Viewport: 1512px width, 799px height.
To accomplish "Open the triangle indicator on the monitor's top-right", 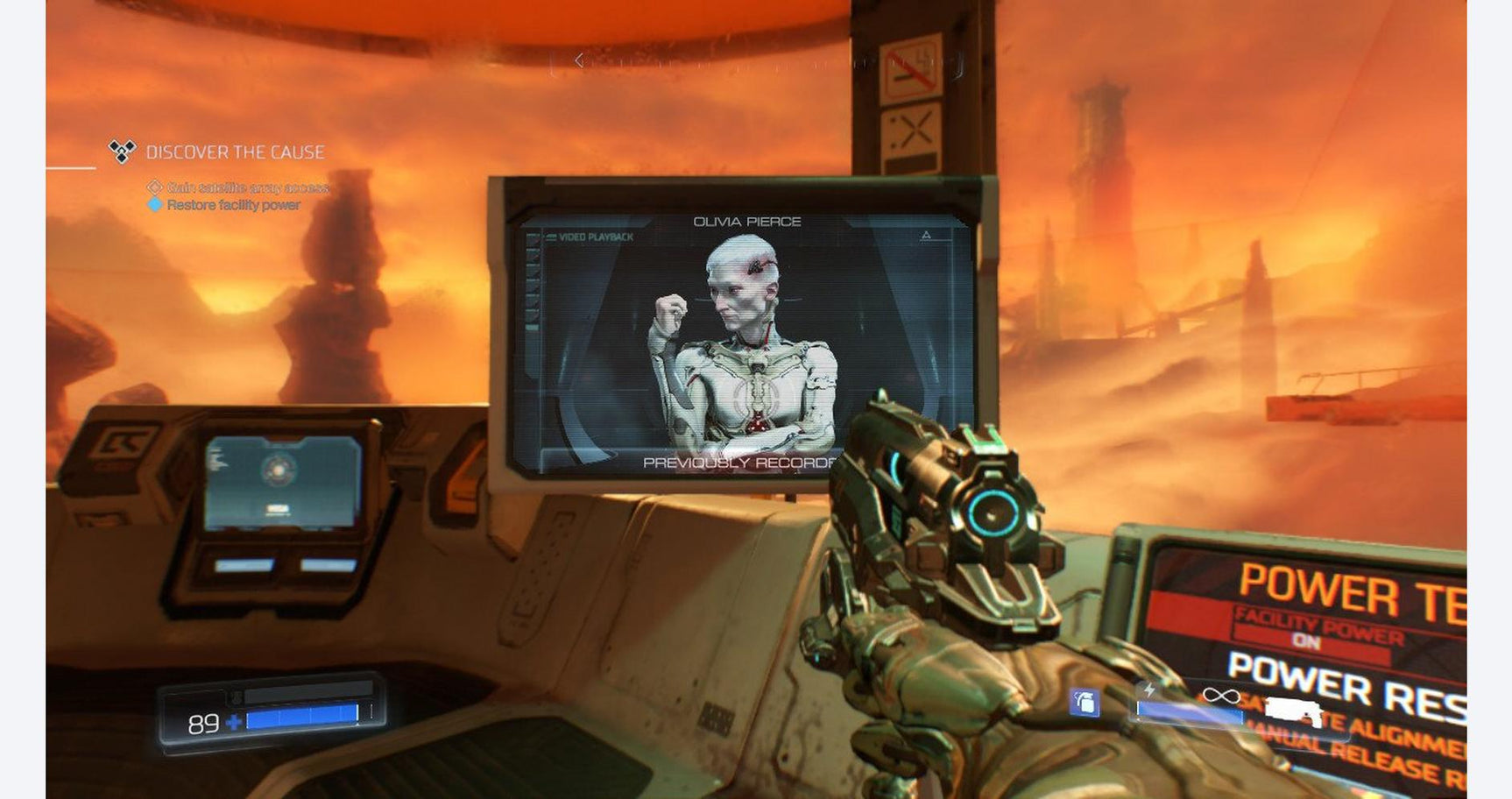I will pos(926,233).
